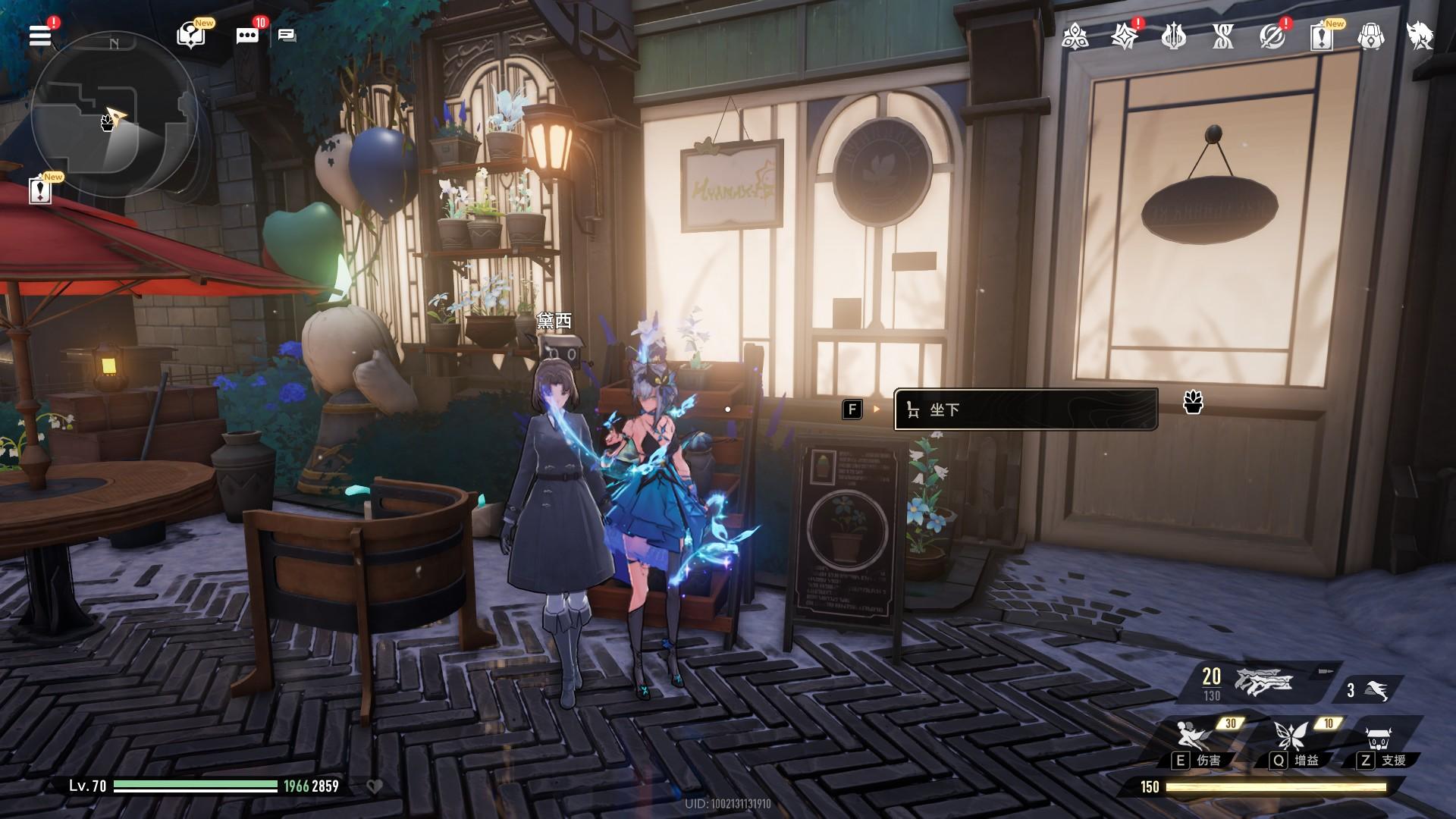The image size is (1456, 819).
Task: Select the dual pistols weapon slot
Action: 1263,682
